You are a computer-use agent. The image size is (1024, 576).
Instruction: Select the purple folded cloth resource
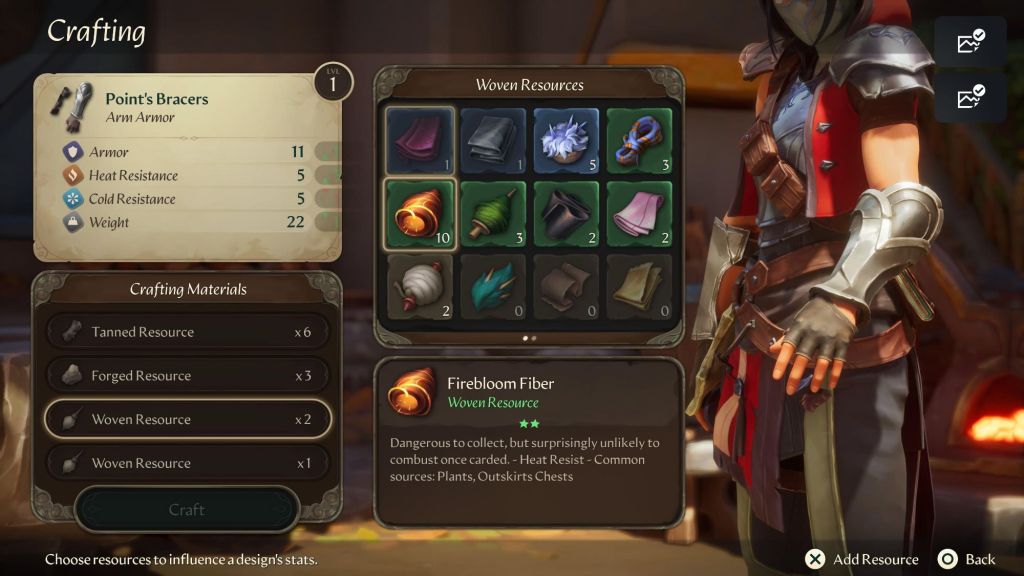(x=420, y=140)
